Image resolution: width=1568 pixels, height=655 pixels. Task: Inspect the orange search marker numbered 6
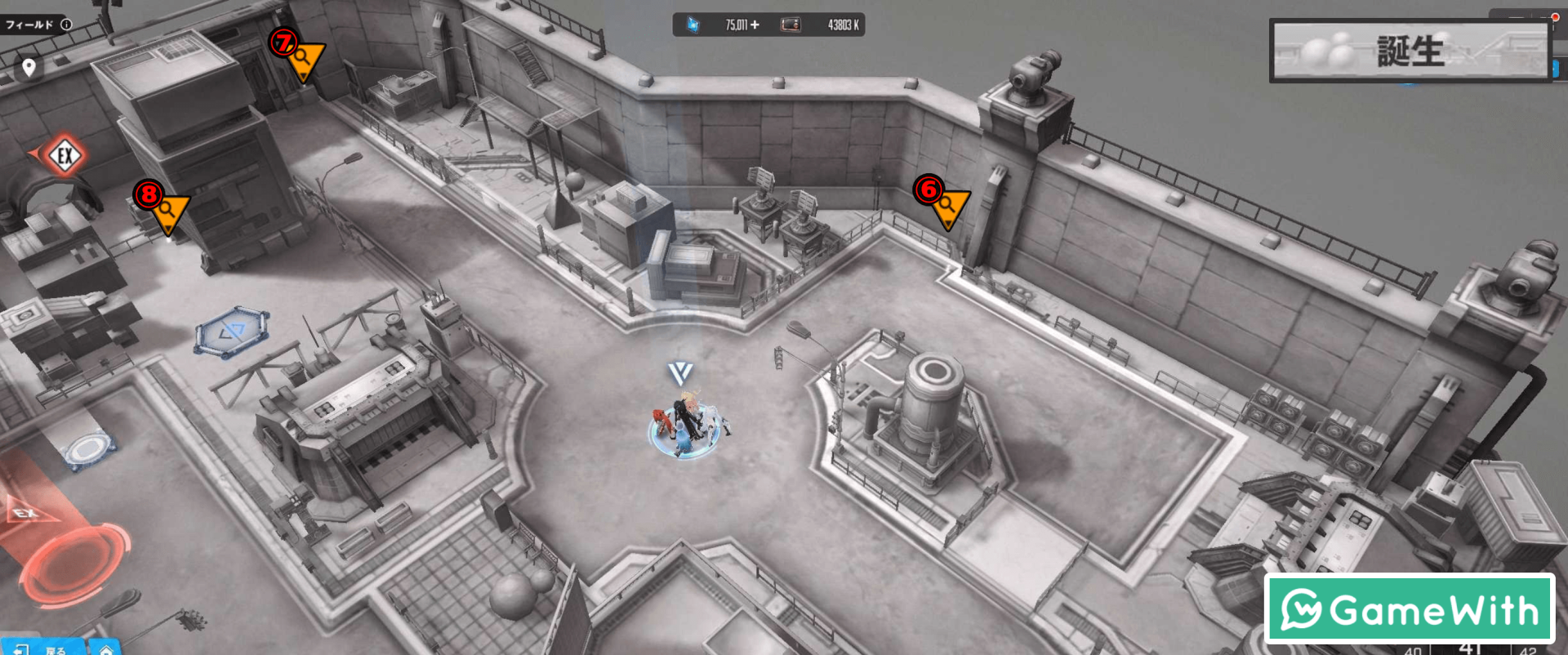point(949,206)
